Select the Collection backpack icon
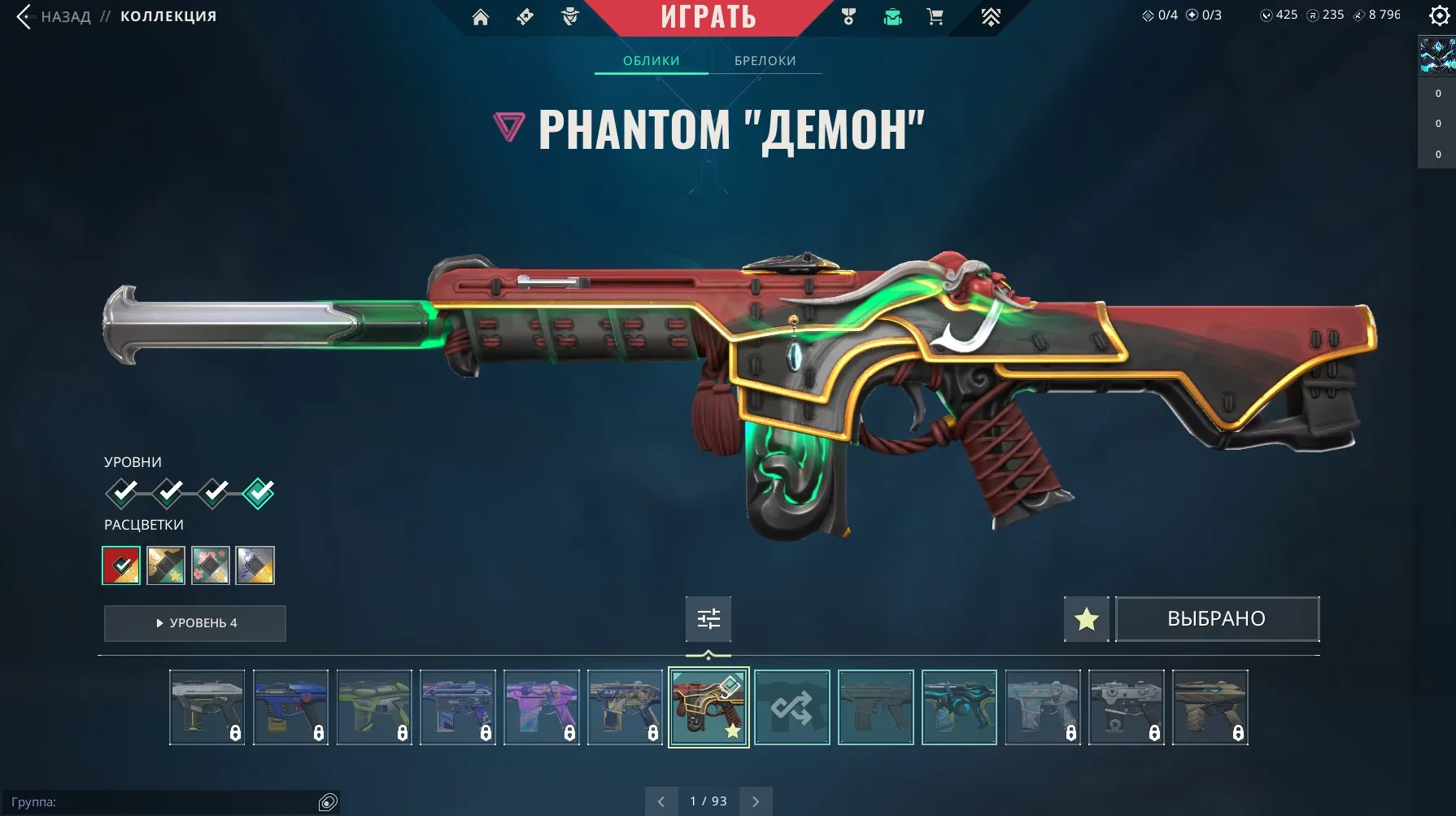The image size is (1456, 816). pyautogui.click(x=891, y=16)
